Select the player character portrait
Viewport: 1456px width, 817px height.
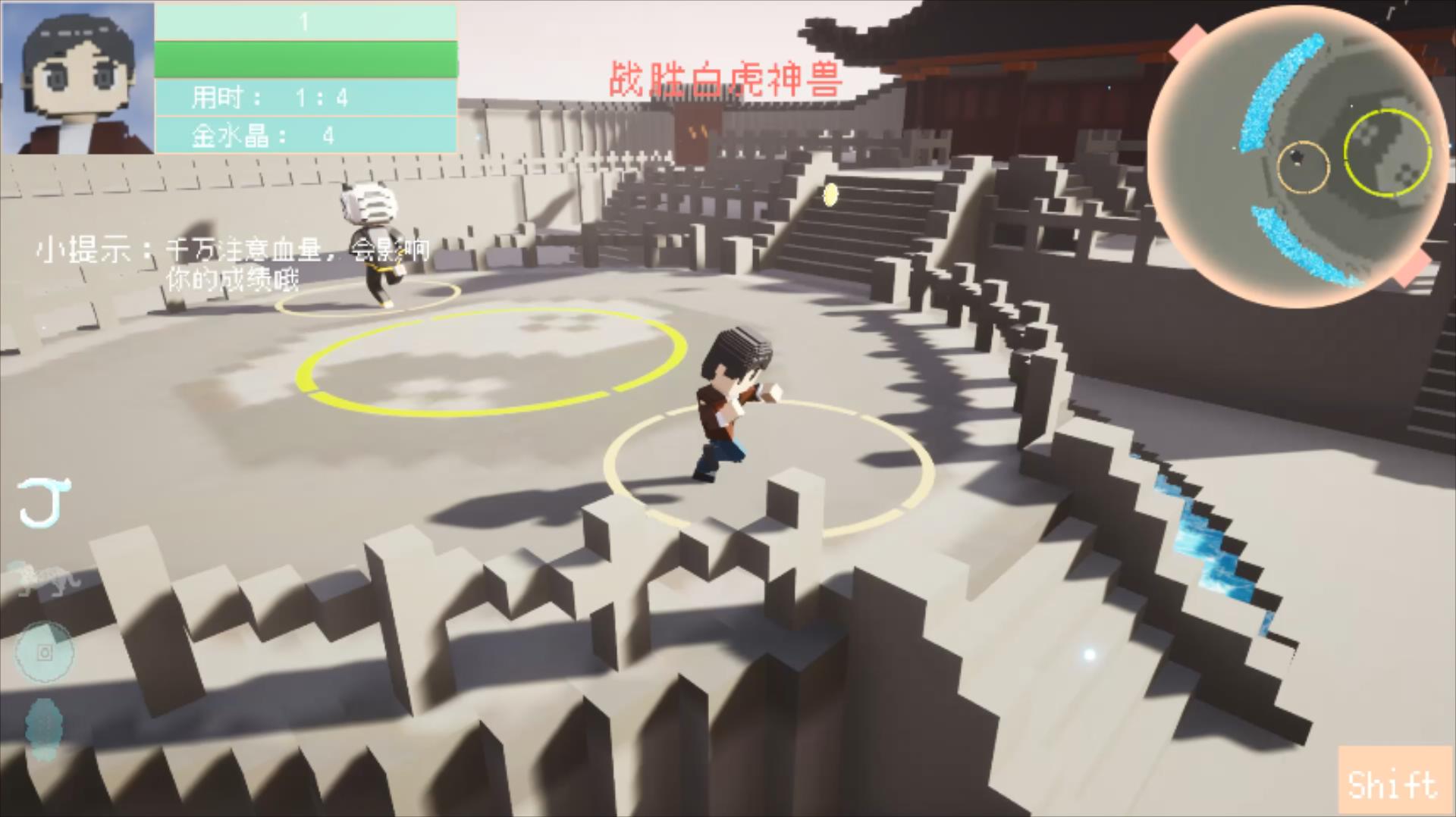tap(78, 78)
